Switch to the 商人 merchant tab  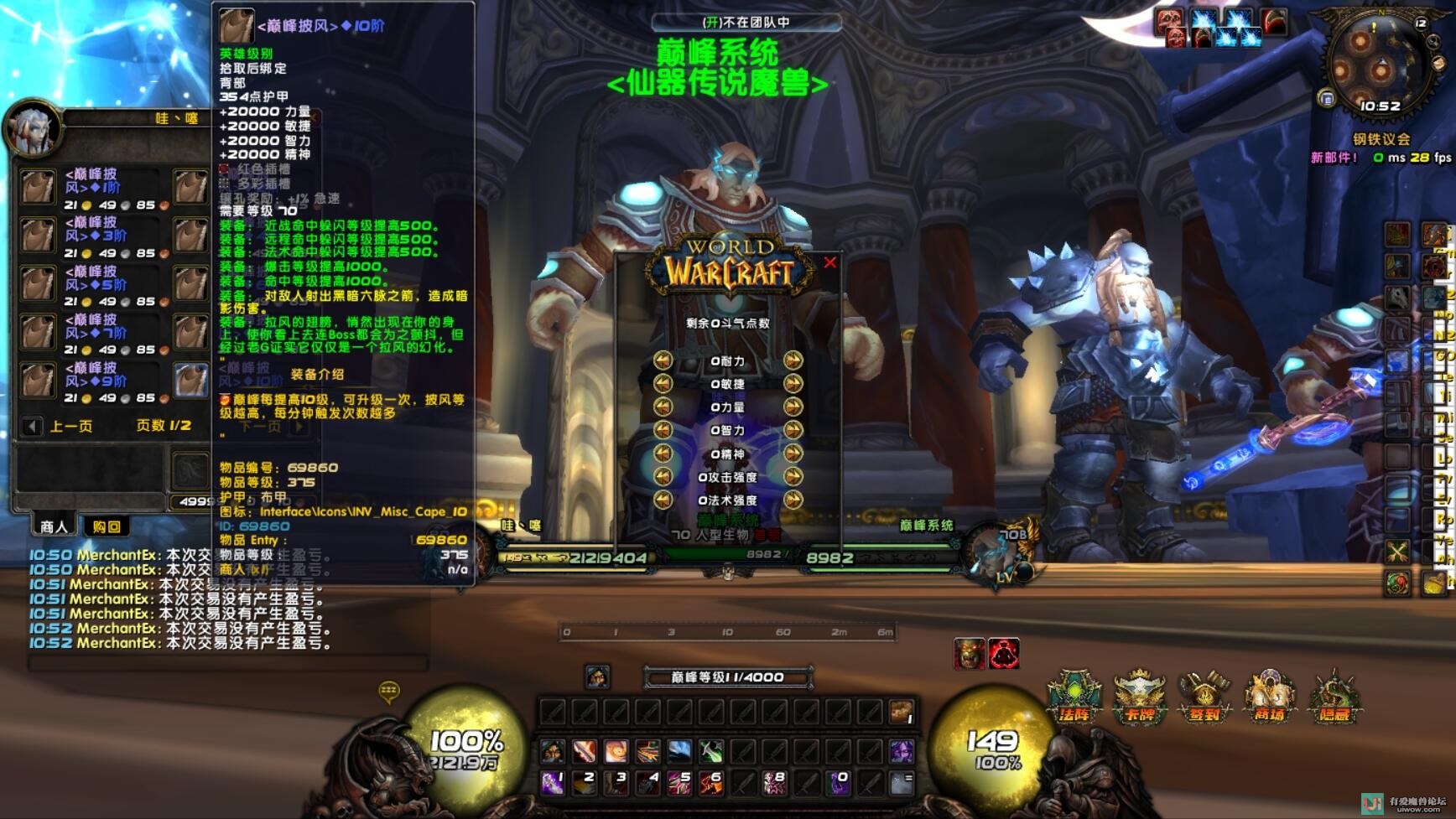54,526
